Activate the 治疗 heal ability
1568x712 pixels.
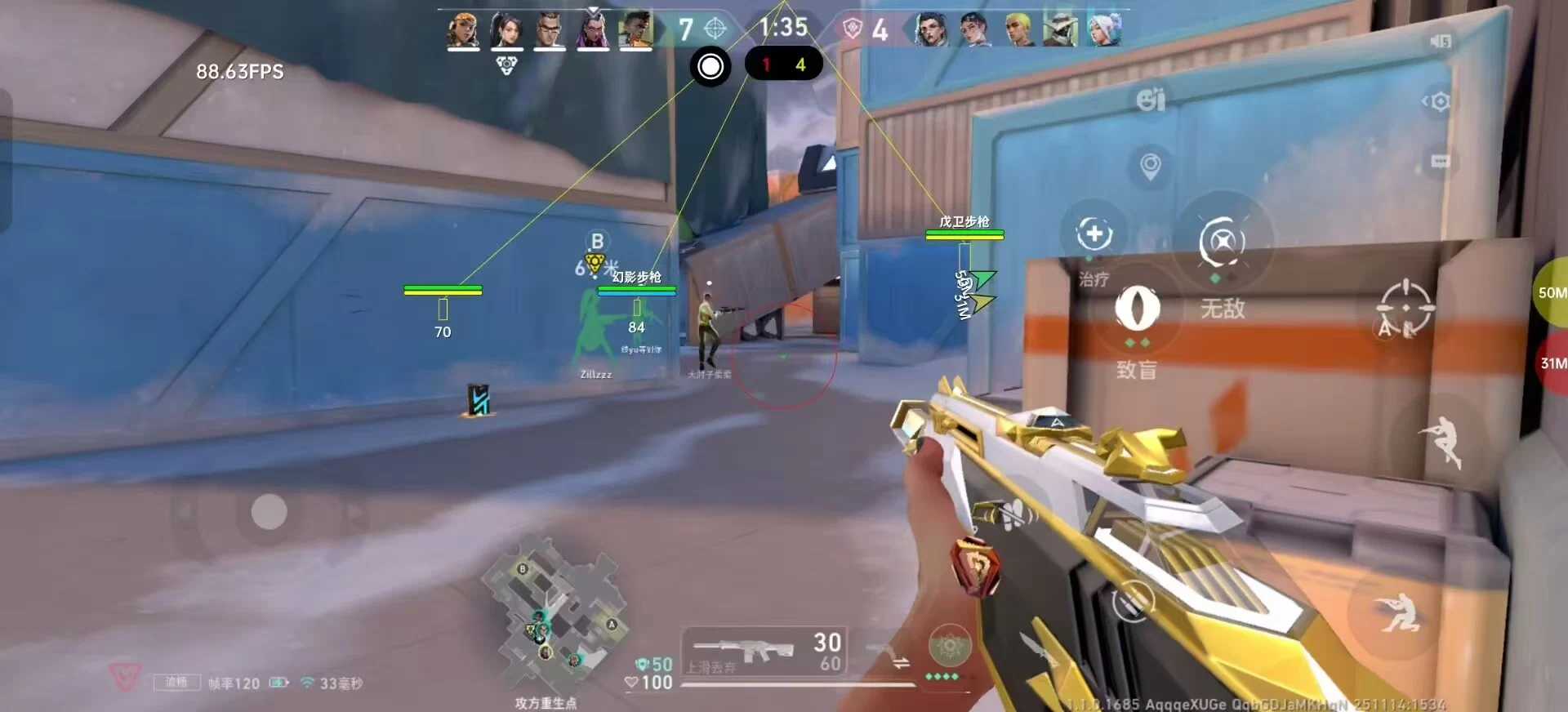coord(1094,234)
